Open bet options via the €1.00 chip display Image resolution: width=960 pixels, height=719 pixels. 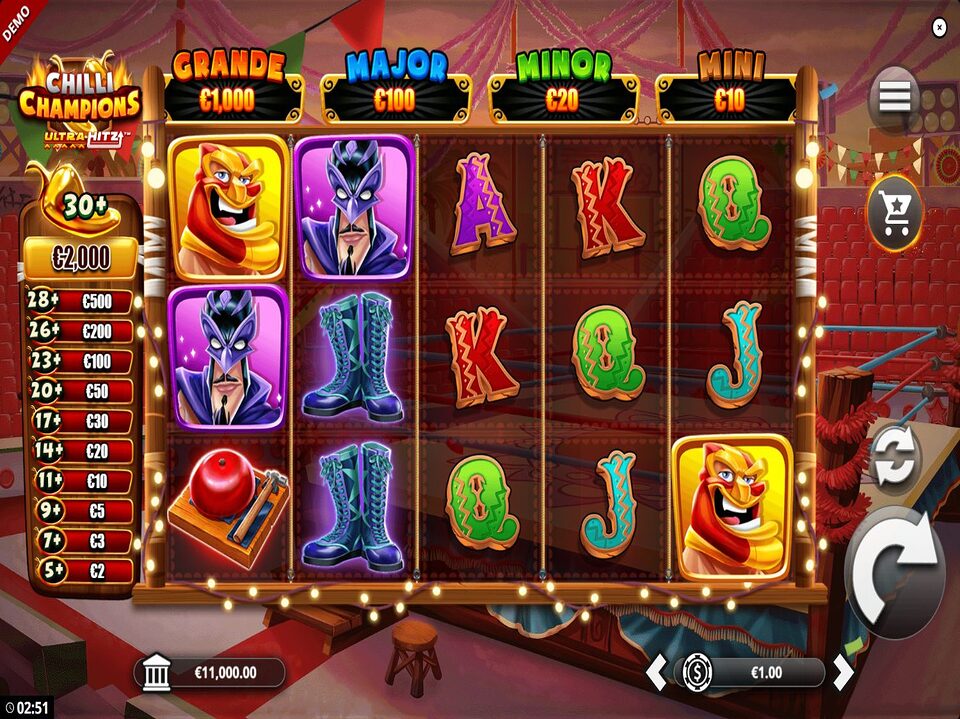click(752, 673)
